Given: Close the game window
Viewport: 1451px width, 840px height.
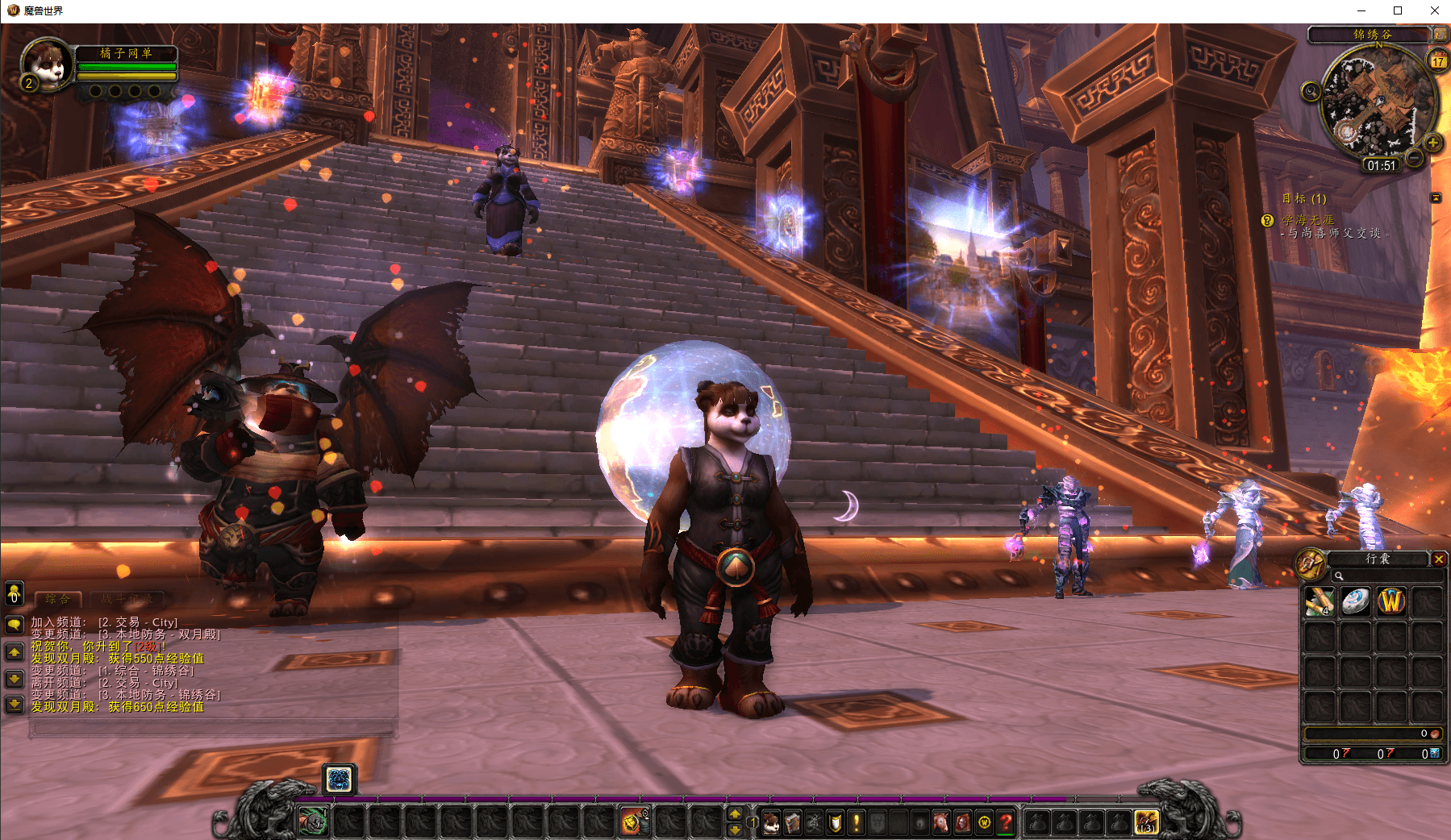Looking at the screenshot, I should click(1434, 10).
